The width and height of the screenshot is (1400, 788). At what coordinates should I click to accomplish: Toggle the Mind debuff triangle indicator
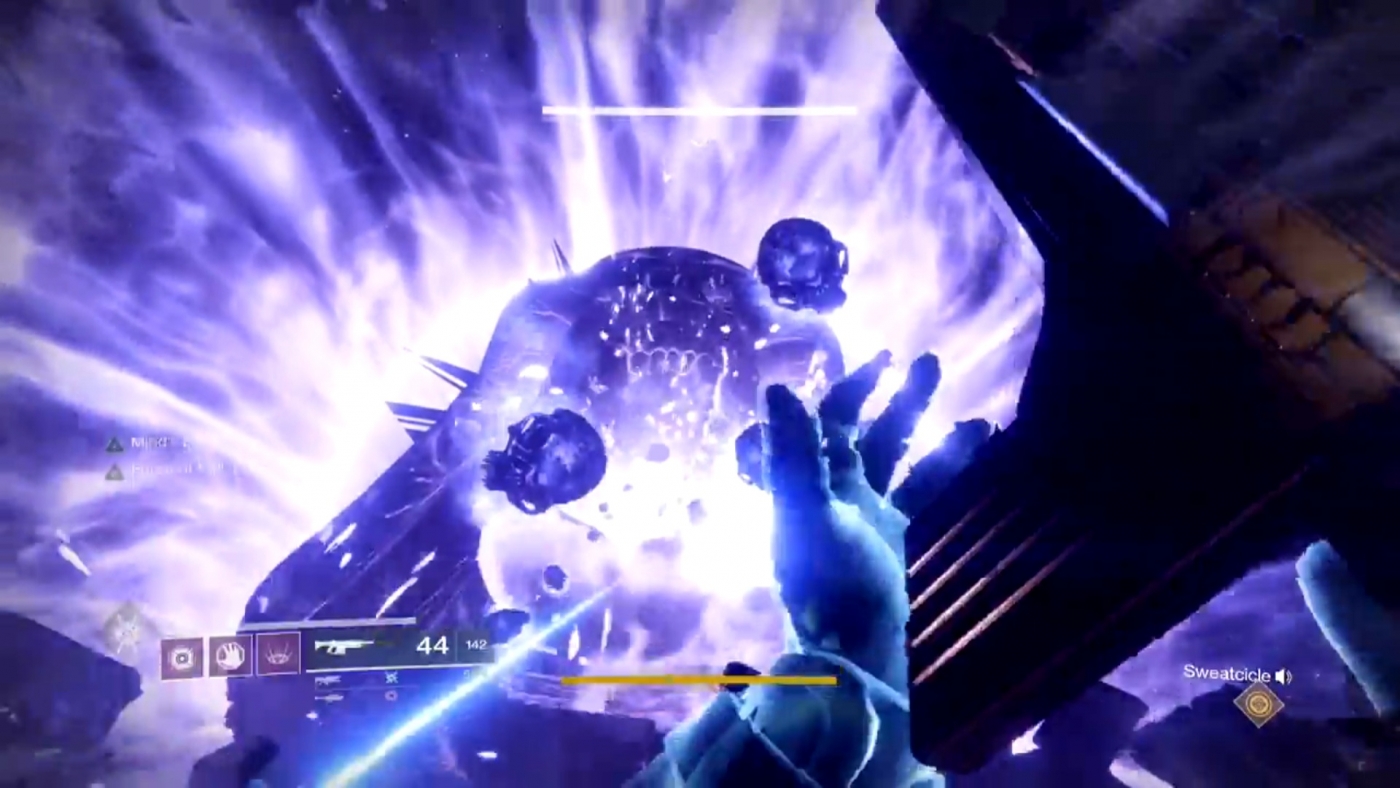point(115,445)
